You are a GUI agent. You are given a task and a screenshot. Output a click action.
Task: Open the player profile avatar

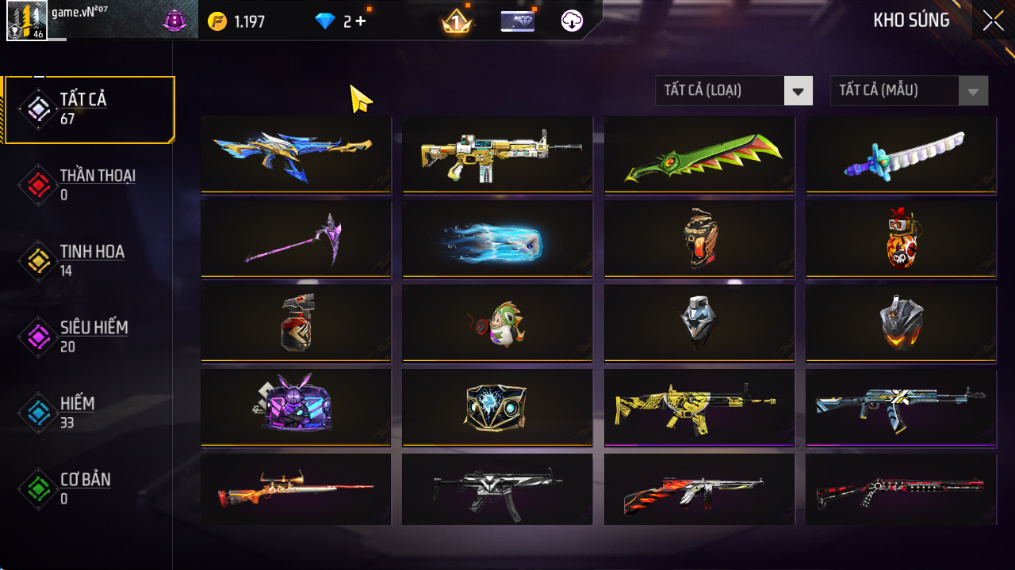(x=26, y=21)
